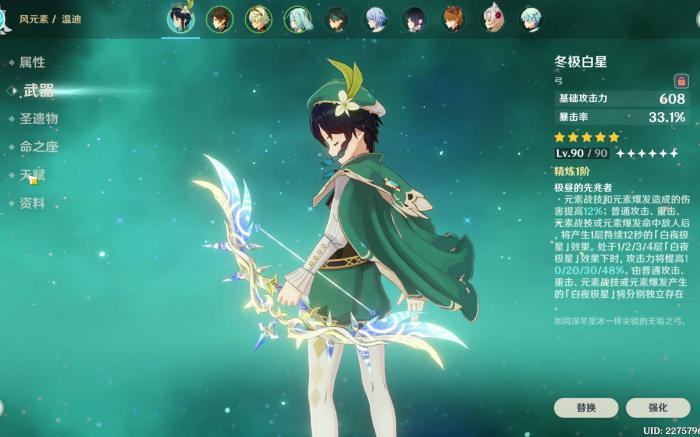This screenshot has width=700, height=437.
Task: Choose the blond Albedo portrait
Action: pos(259,19)
